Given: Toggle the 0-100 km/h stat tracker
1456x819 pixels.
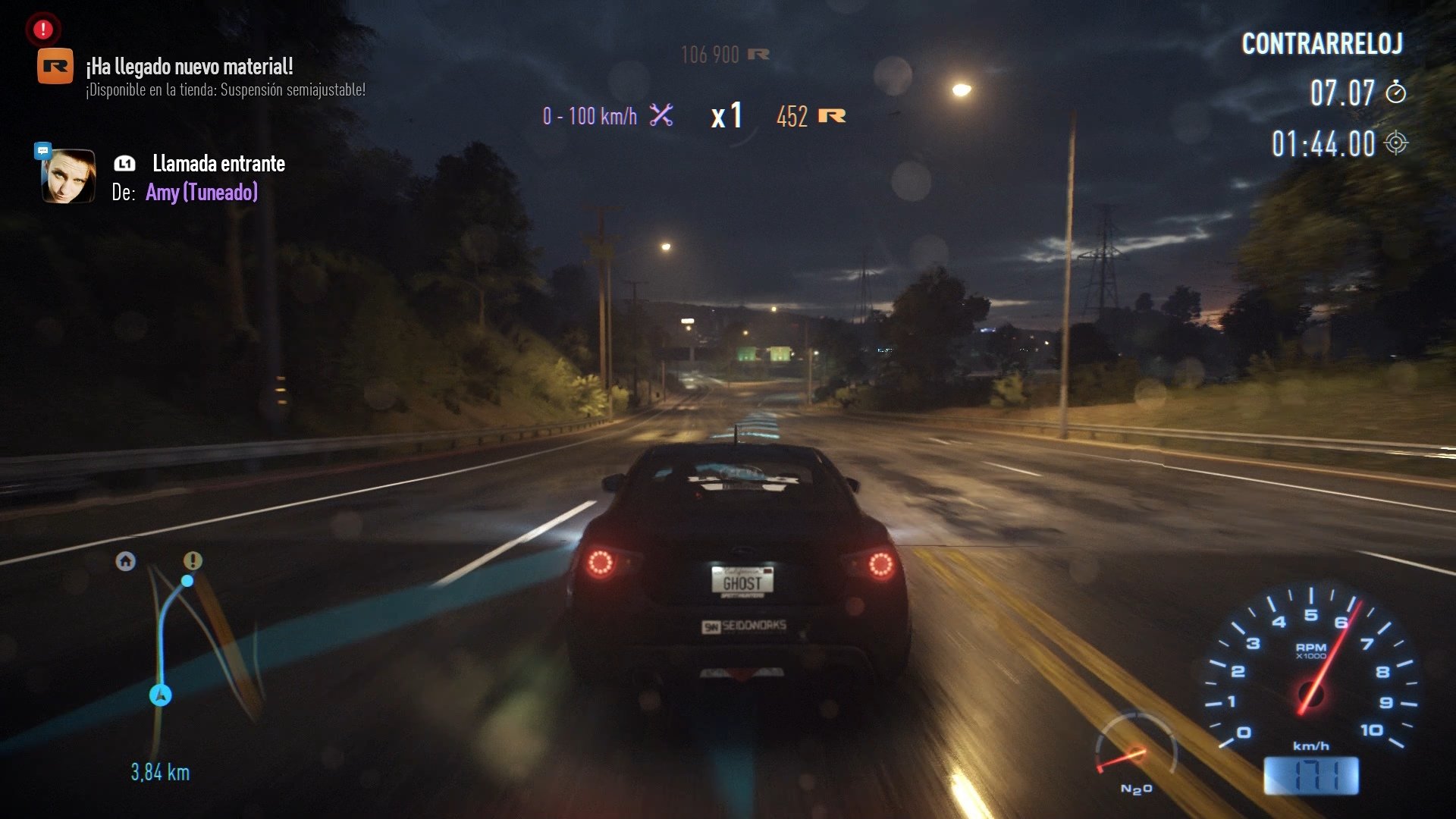Looking at the screenshot, I should (590, 115).
